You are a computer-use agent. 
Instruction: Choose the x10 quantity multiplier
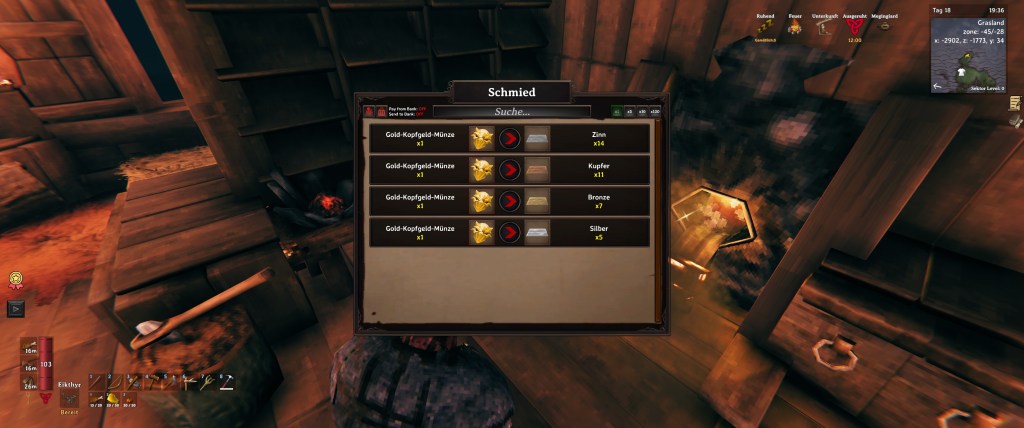click(x=641, y=112)
